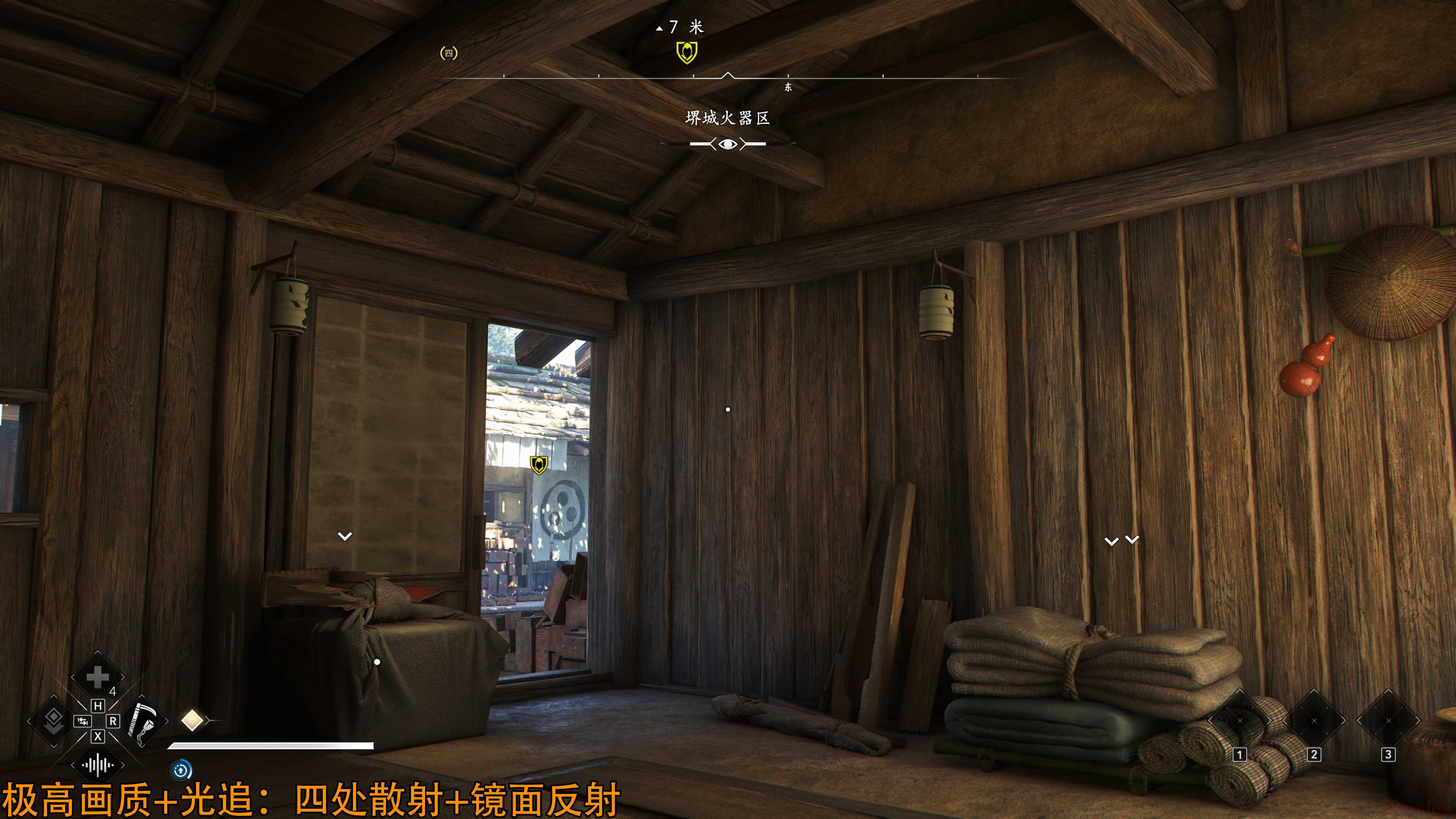Screen dimensions: 1456x819
Task: Click the layered diamond down-arrow icon
Action: pyautogui.click(x=54, y=721)
